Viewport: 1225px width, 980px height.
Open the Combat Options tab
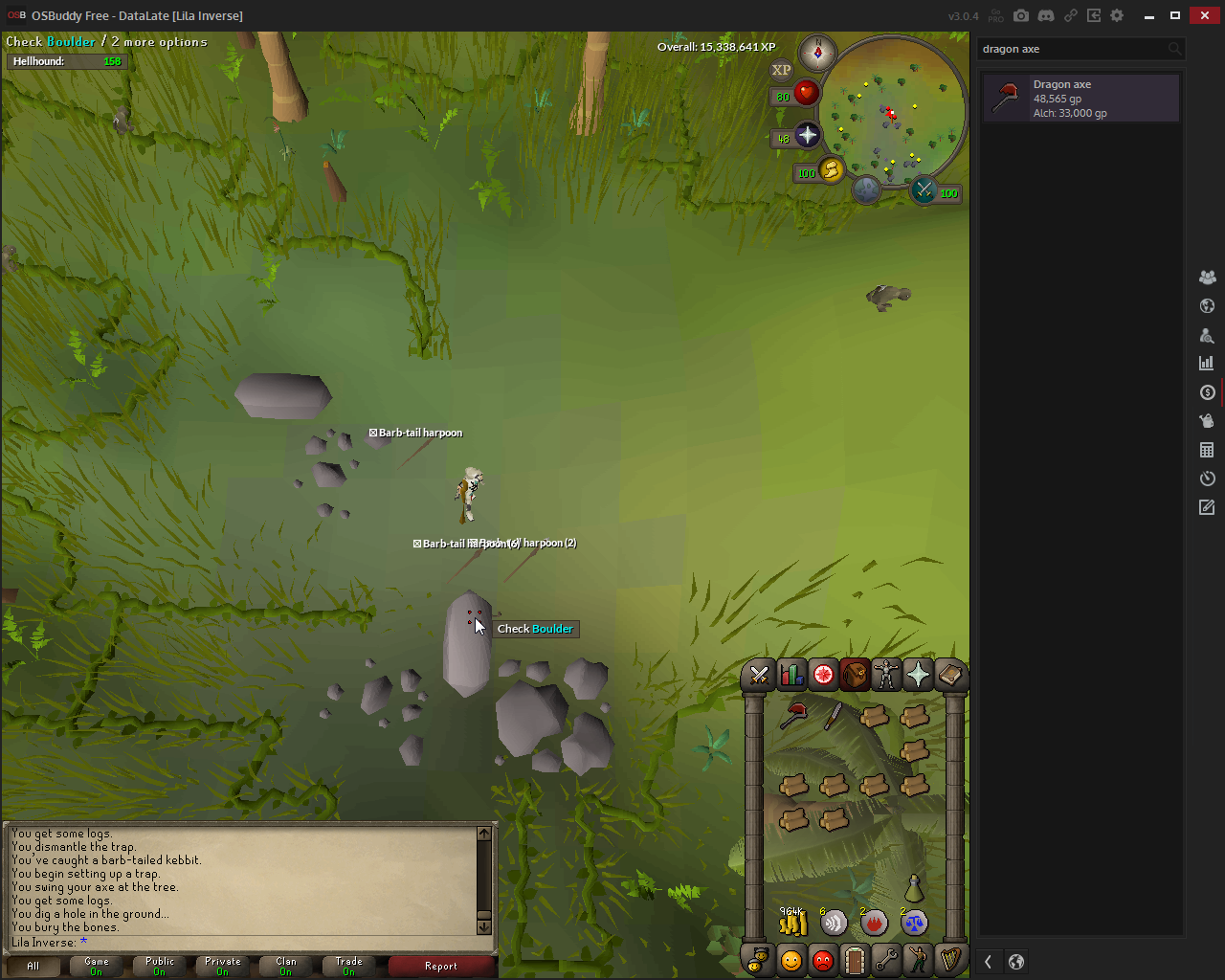(x=759, y=676)
